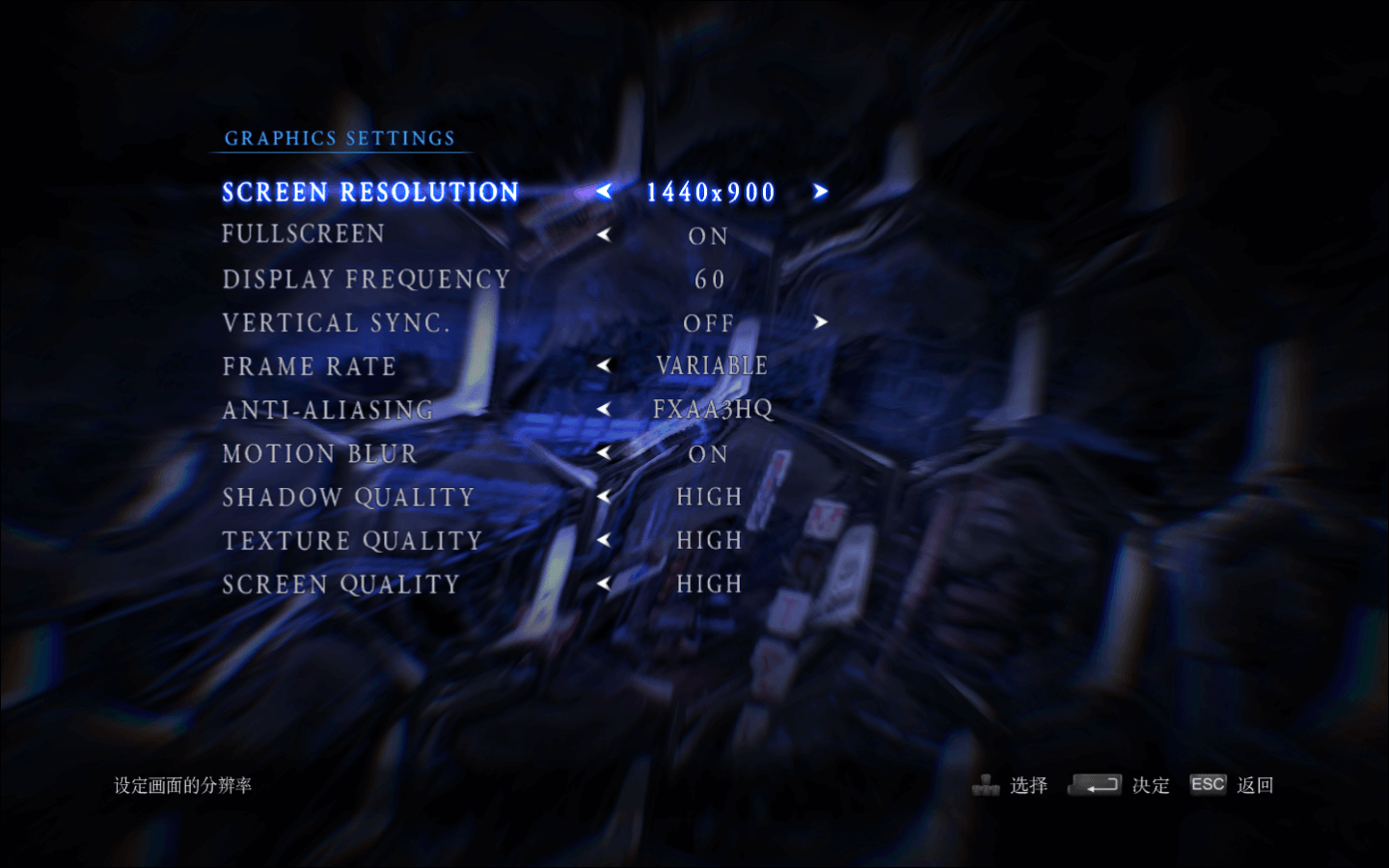Switch Motion Blur off with left arrow
The image size is (1389, 868).
click(x=604, y=452)
